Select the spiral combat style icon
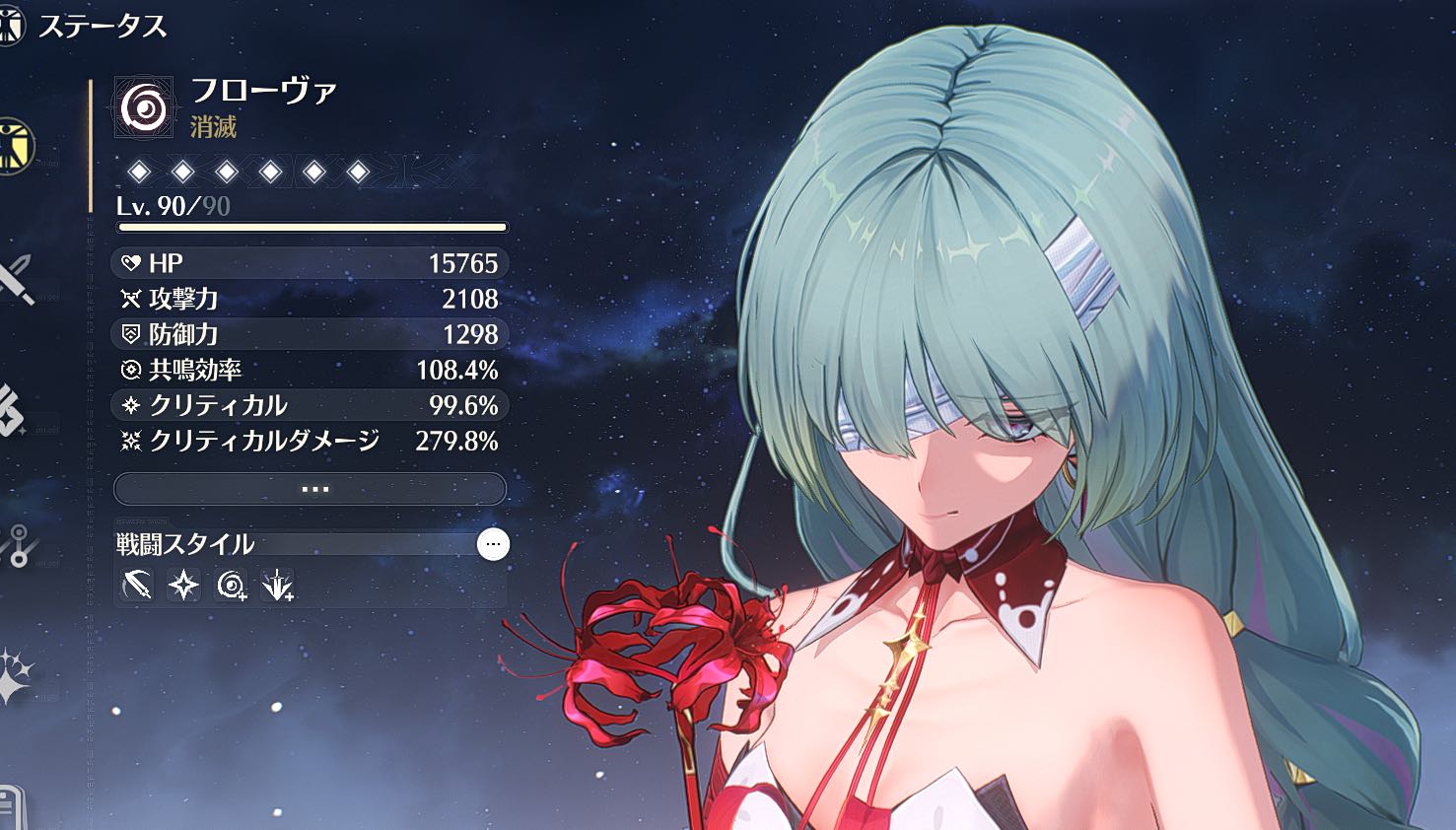Image resolution: width=1456 pixels, height=830 pixels. tap(232, 586)
